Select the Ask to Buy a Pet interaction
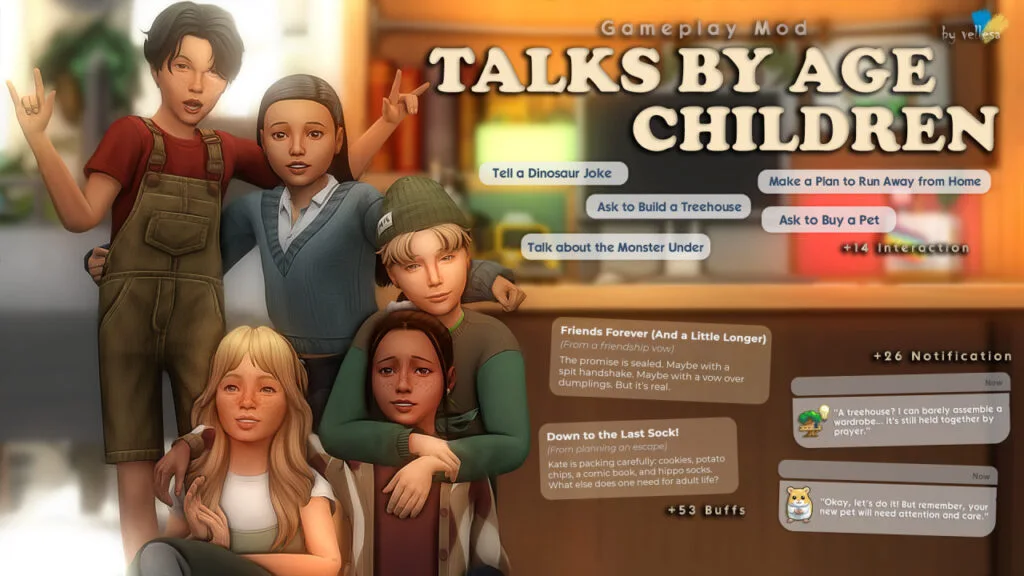The width and height of the screenshot is (1024, 576). (828, 220)
